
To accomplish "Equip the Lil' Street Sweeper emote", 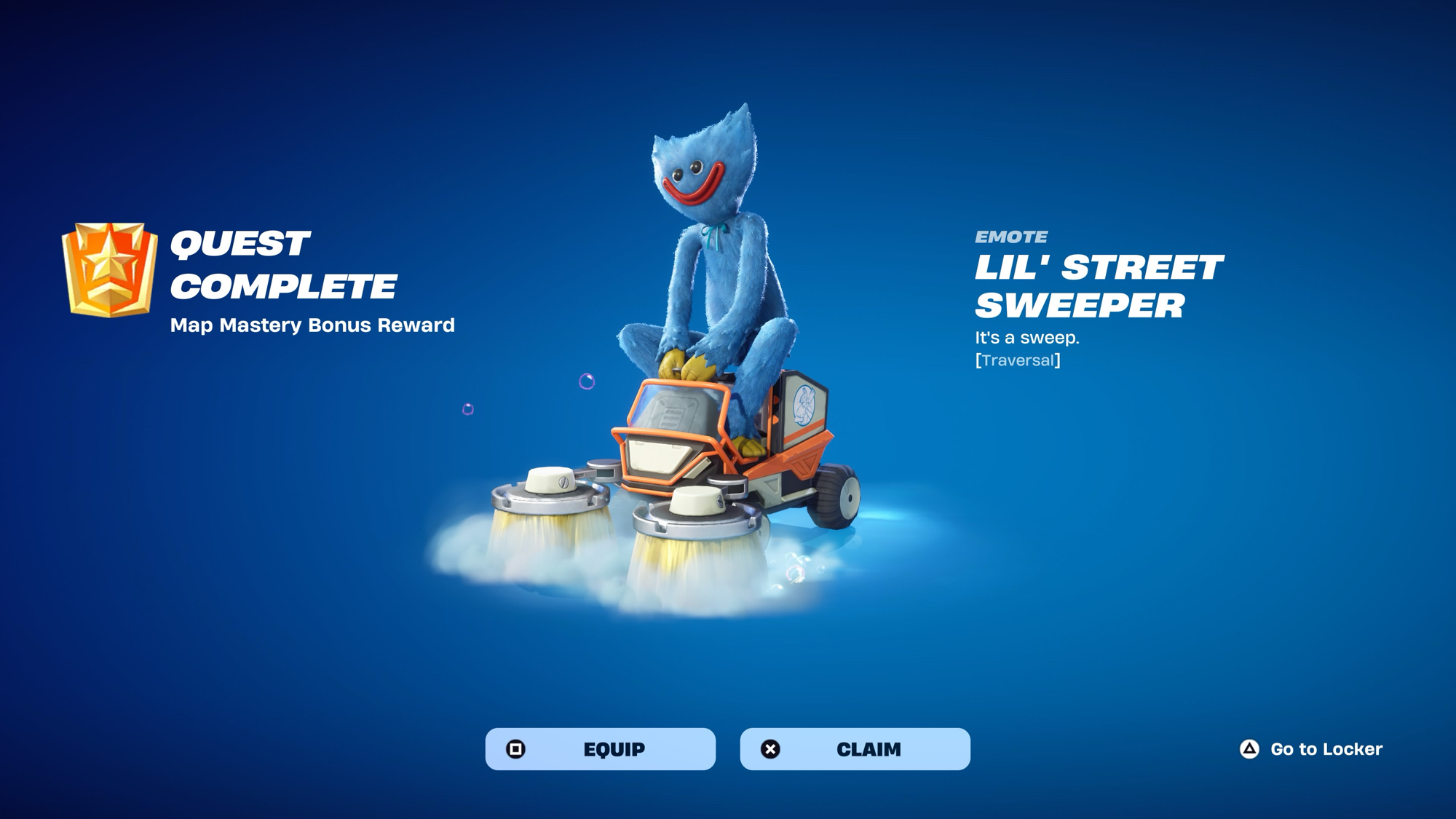I will [x=600, y=749].
